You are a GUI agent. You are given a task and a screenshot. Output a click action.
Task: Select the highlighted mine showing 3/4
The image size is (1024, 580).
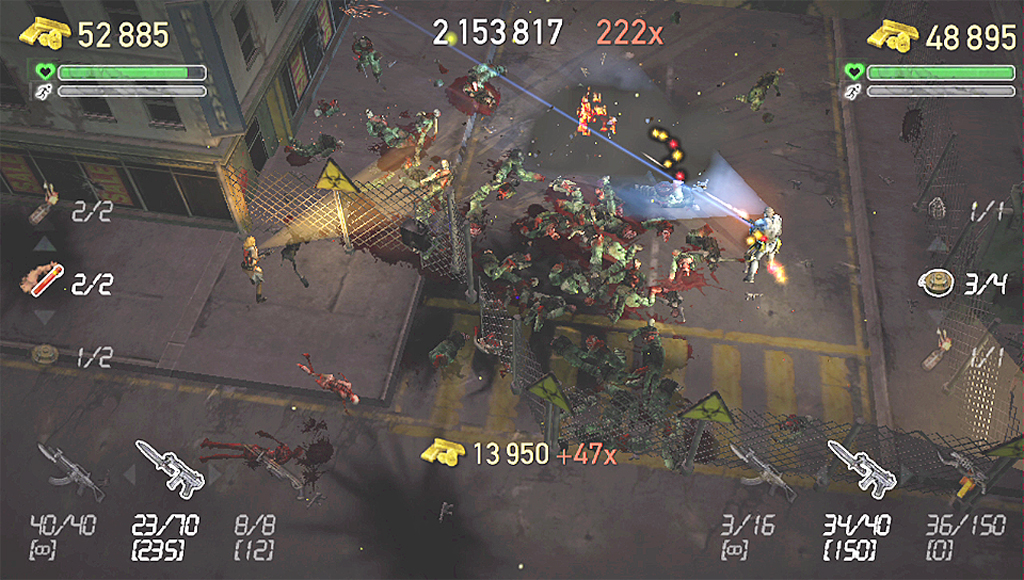pyautogui.click(x=933, y=283)
